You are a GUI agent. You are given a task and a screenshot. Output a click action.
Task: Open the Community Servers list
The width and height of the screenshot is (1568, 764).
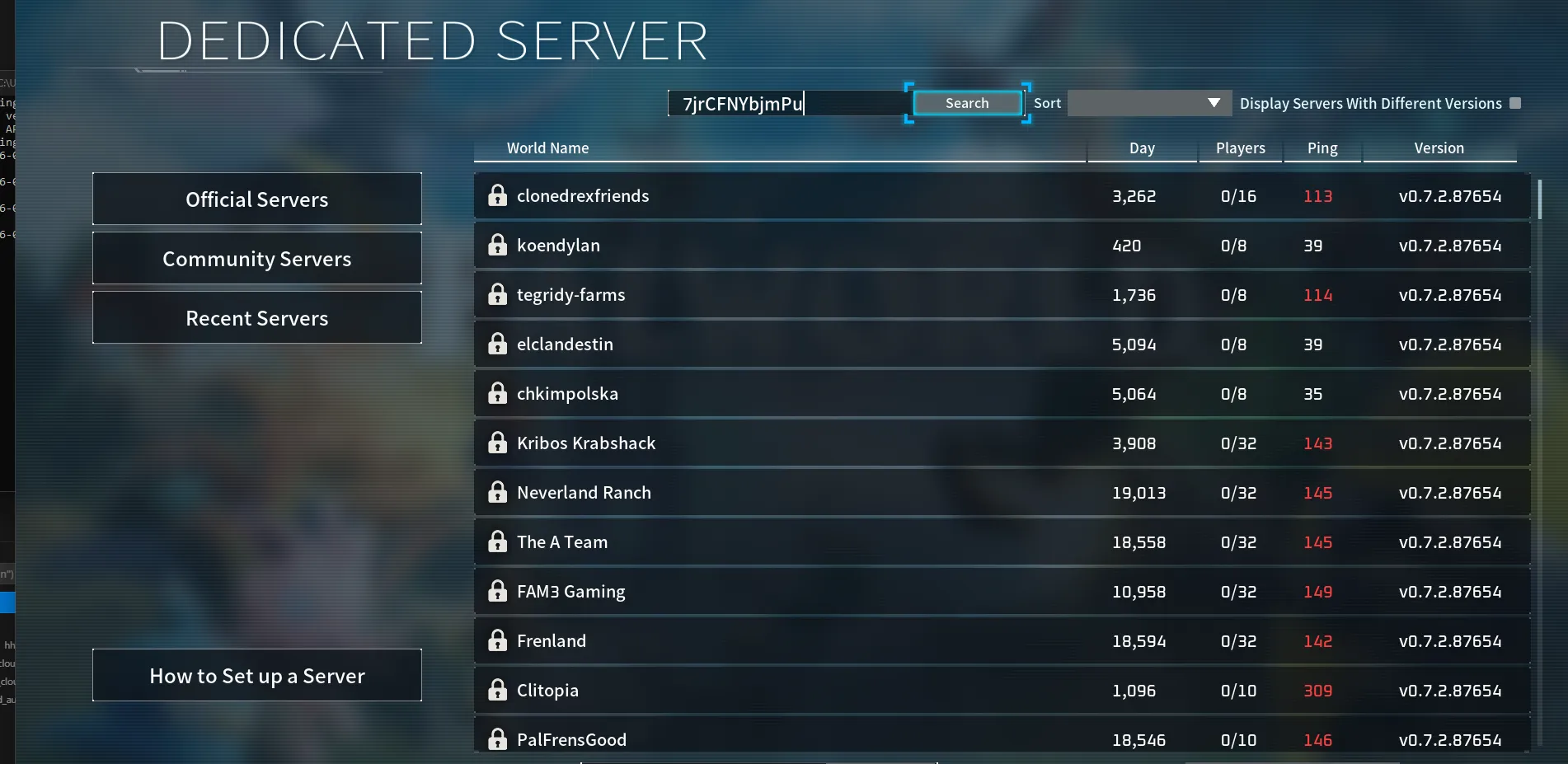(256, 258)
